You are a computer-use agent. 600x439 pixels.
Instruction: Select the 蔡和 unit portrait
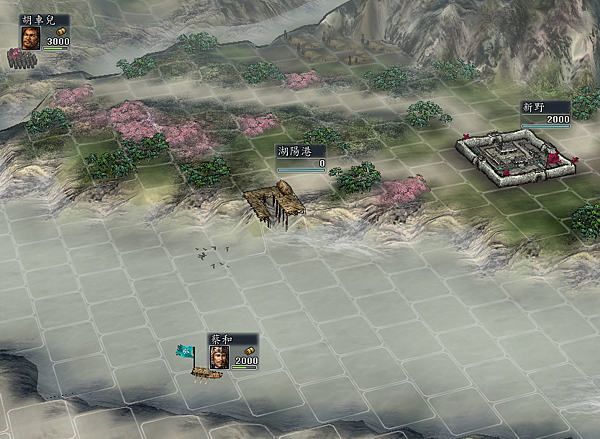pyautogui.click(x=219, y=357)
